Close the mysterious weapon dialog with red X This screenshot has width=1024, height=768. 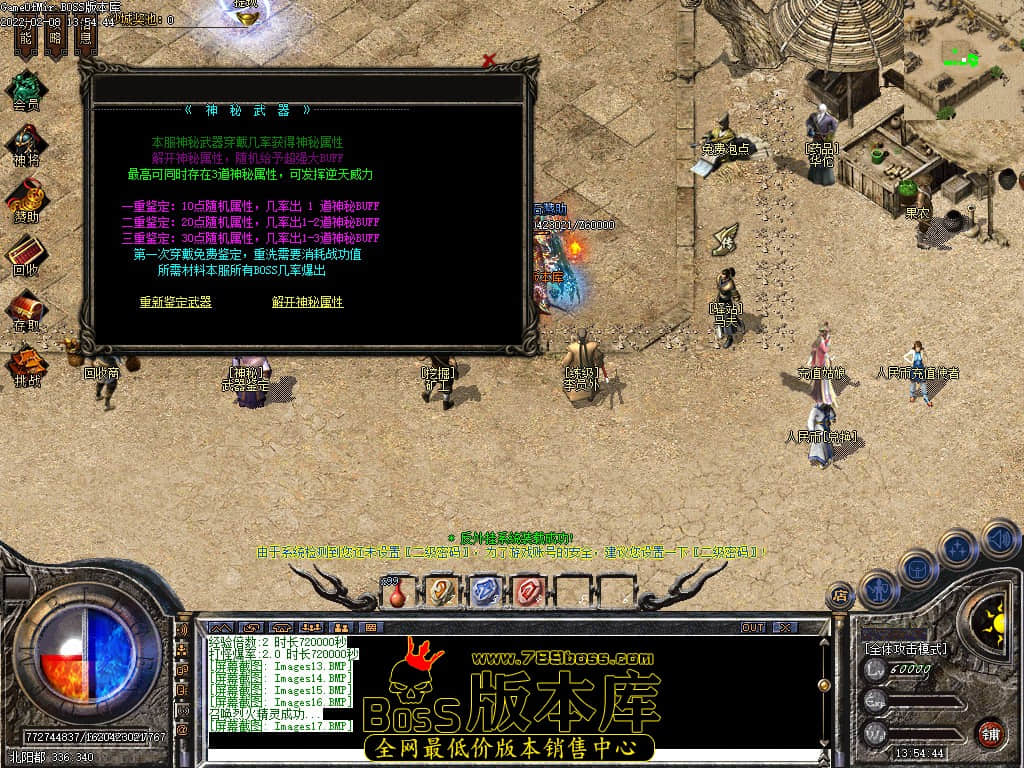[x=489, y=61]
